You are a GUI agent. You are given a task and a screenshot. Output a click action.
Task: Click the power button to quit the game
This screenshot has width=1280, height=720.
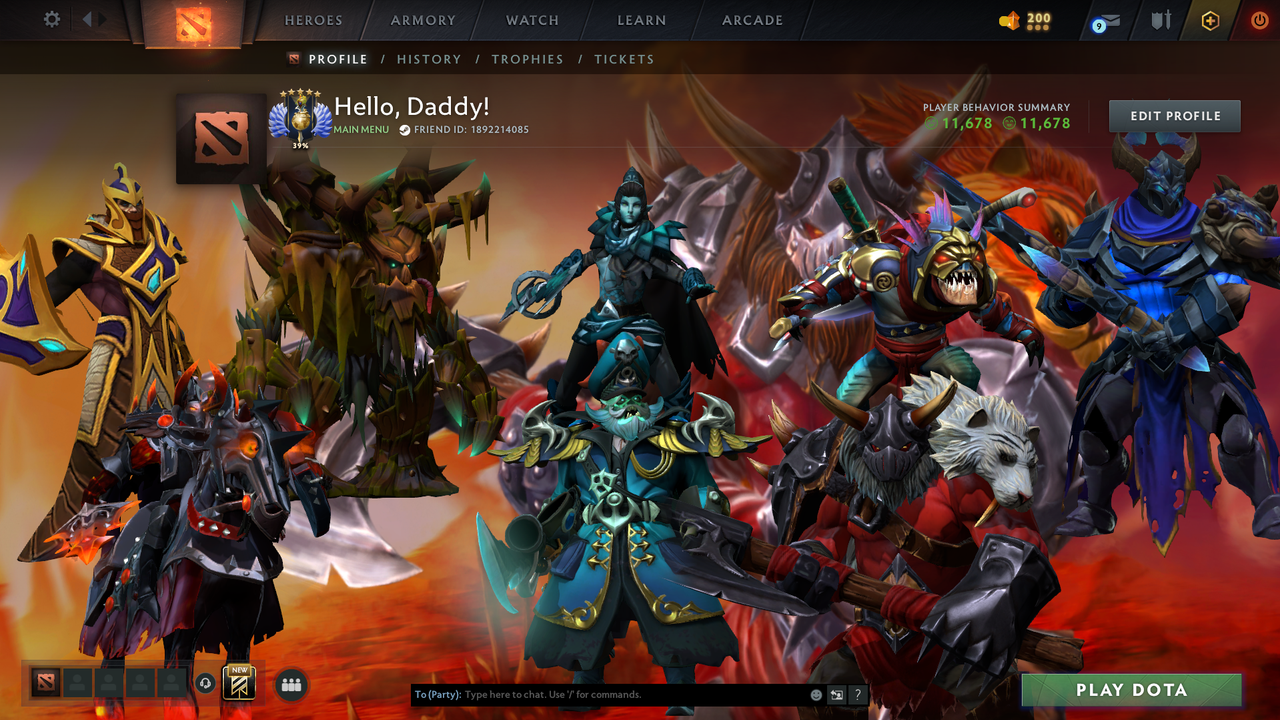pos(1259,19)
